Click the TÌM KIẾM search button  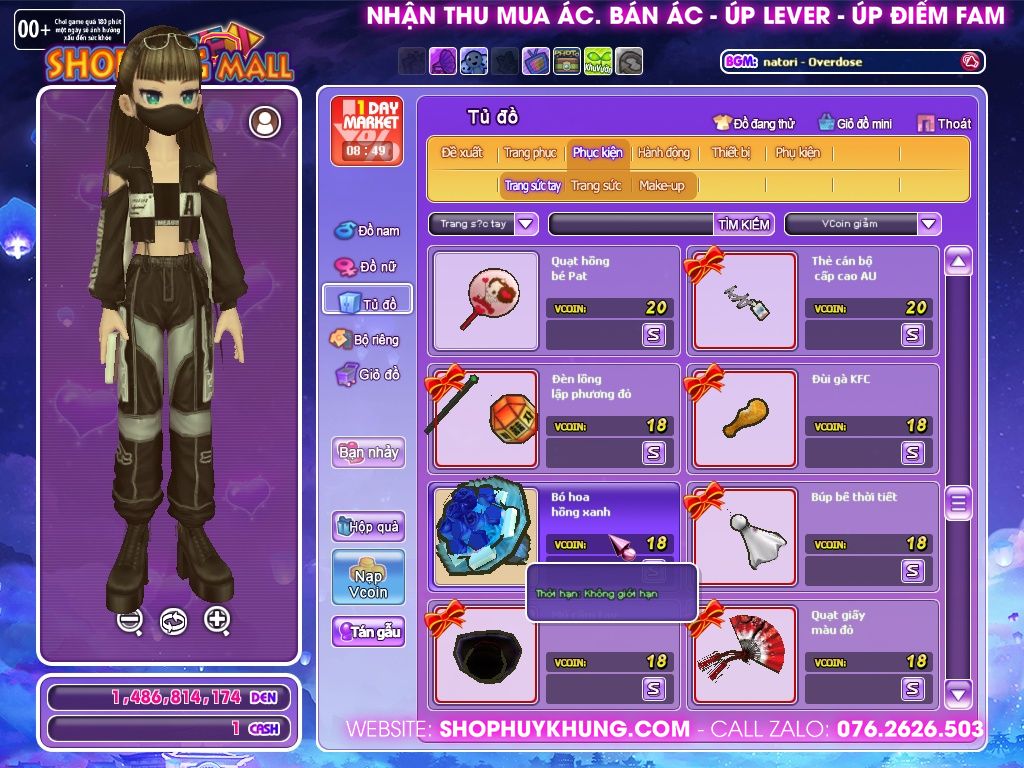pos(743,224)
